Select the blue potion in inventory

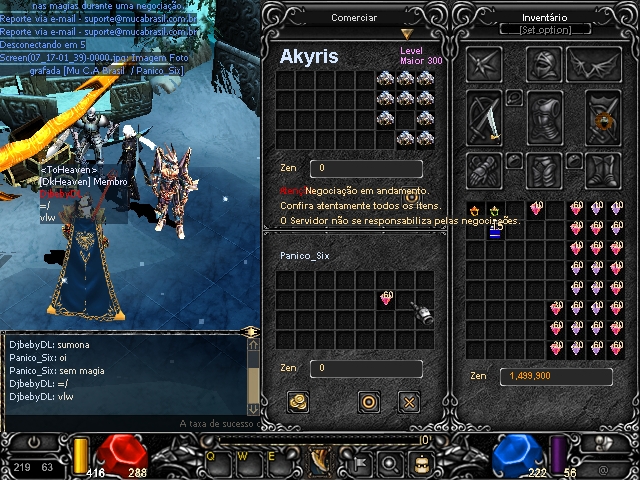(495, 230)
